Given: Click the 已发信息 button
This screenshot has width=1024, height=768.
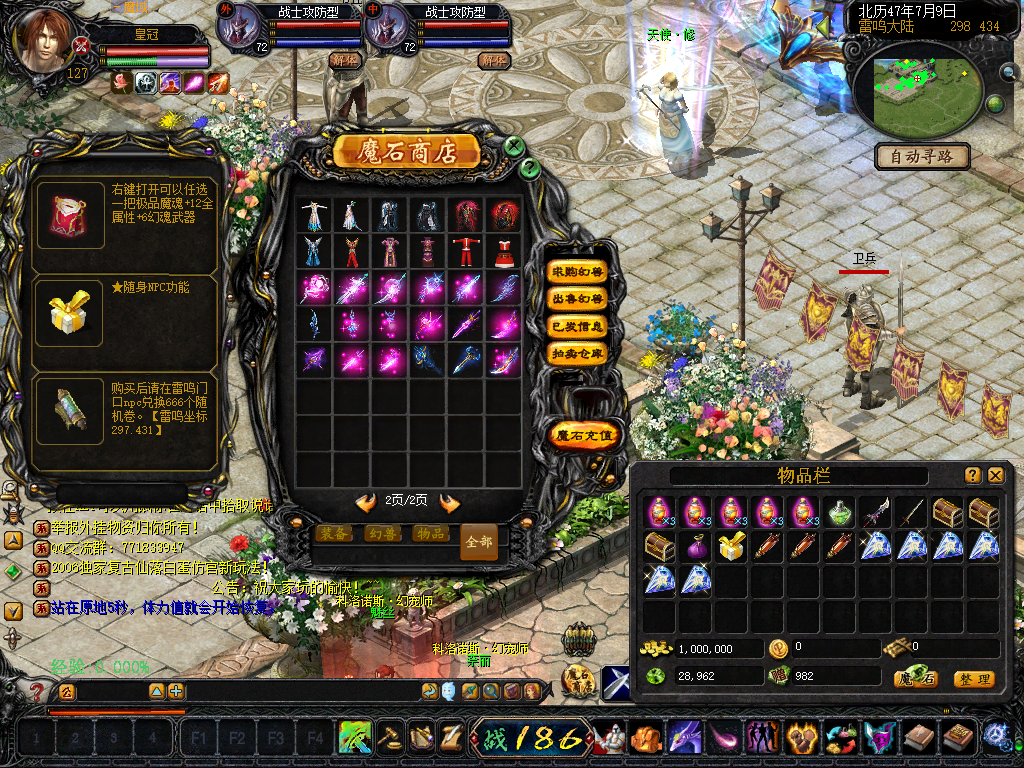Looking at the screenshot, I should click(578, 326).
